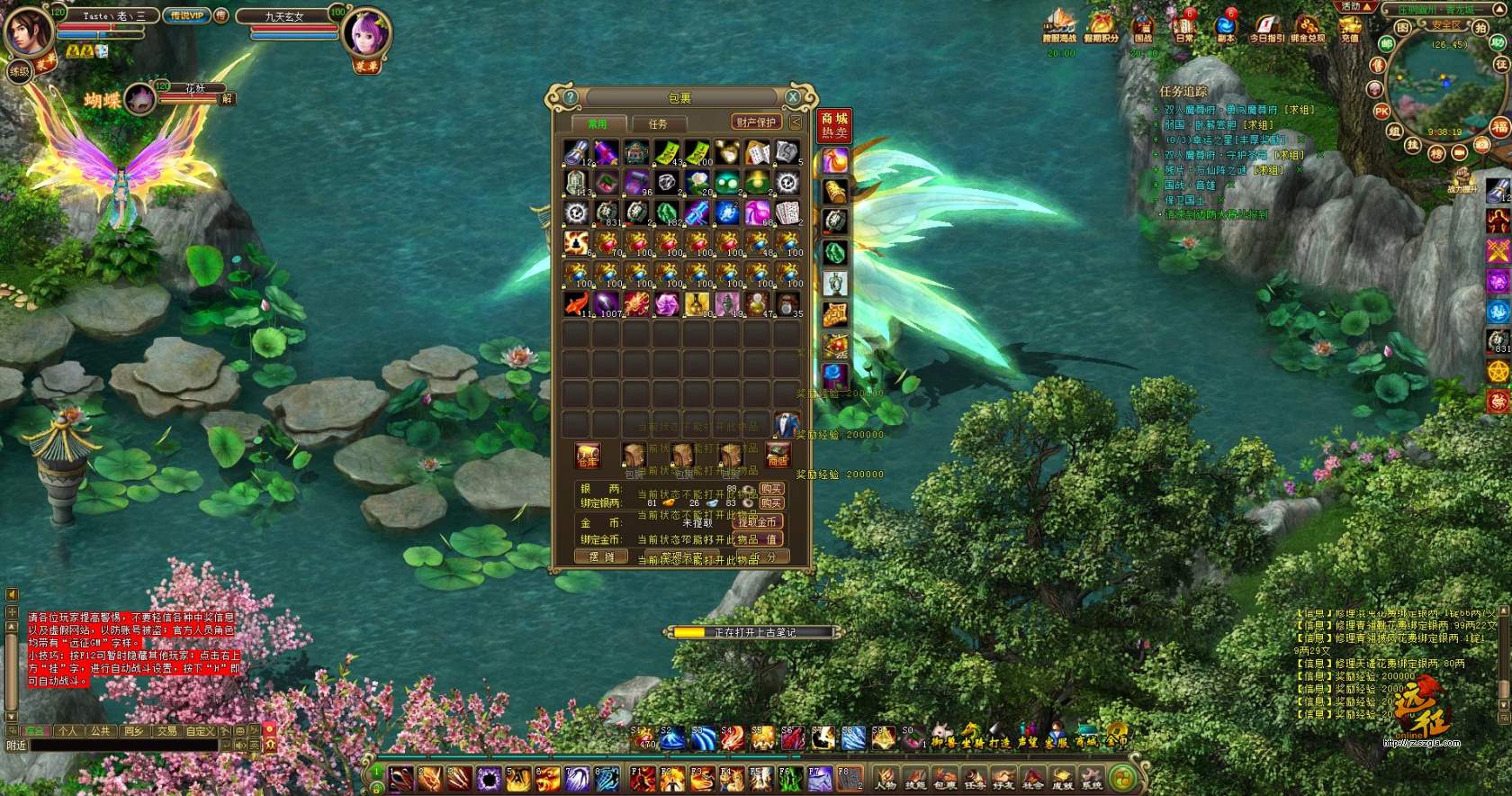The height and width of the screenshot is (796, 1512).
Task: Click the 提取金币 button
Action: pos(758,522)
